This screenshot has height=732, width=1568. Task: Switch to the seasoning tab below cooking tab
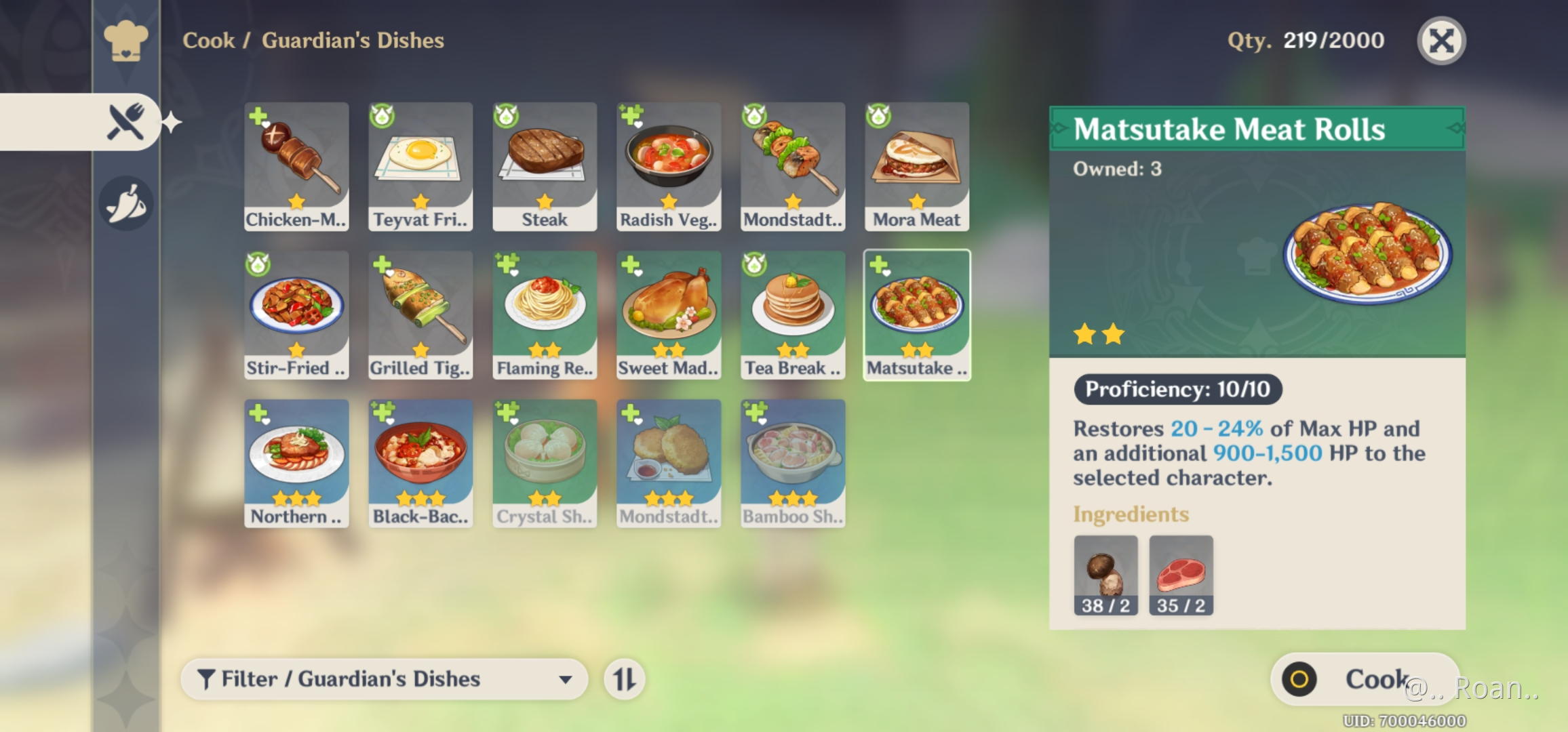tap(125, 200)
